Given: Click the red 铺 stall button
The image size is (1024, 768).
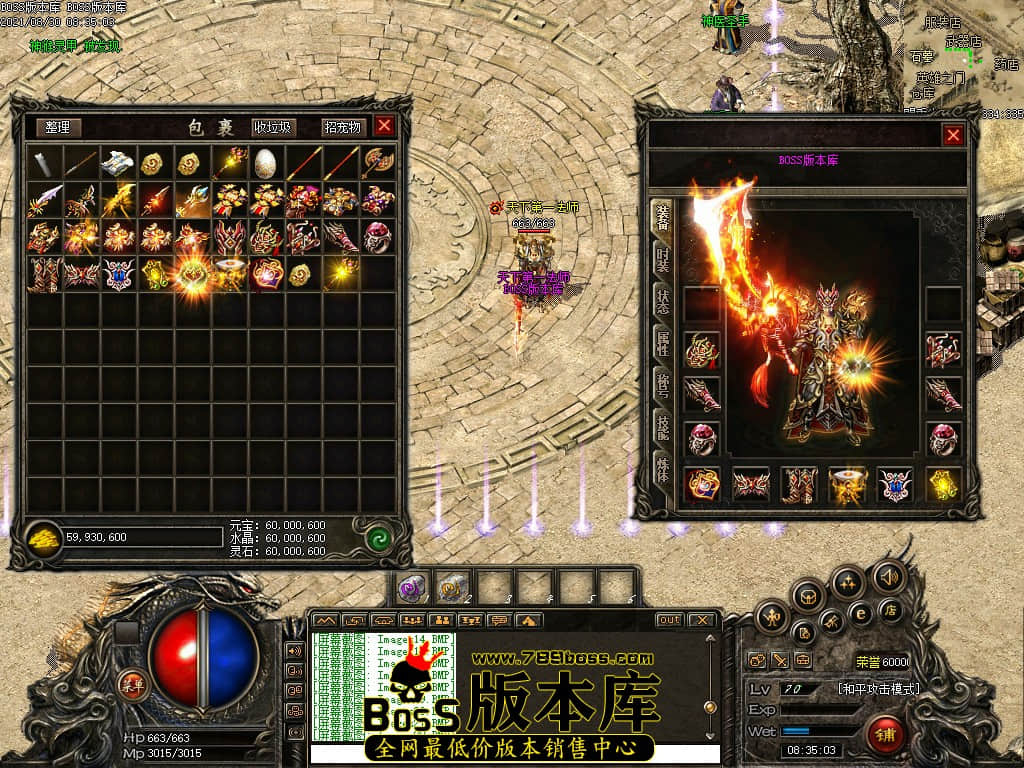Looking at the screenshot, I should 884,735.
